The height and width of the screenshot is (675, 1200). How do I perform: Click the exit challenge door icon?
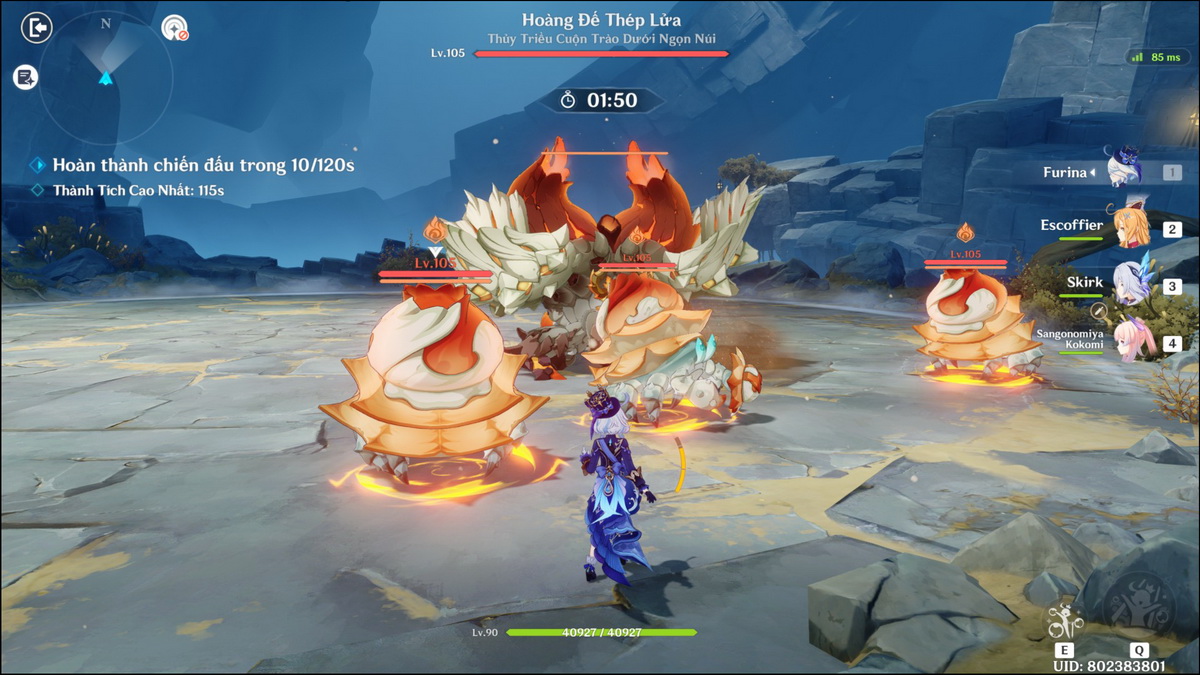pyautogui.click(x=36, y=27)
